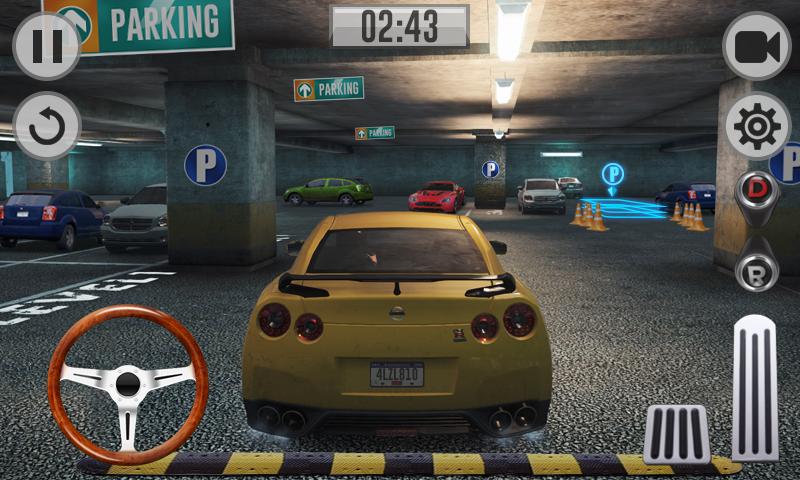Open the gear settings menu
800x480 pixels.
[757, 126]
